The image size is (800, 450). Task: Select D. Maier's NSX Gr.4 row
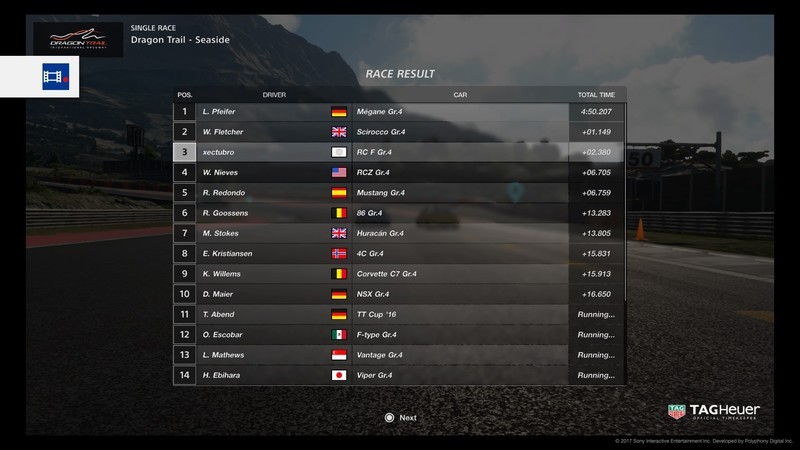pyautogui.click(x=400, y=294)
